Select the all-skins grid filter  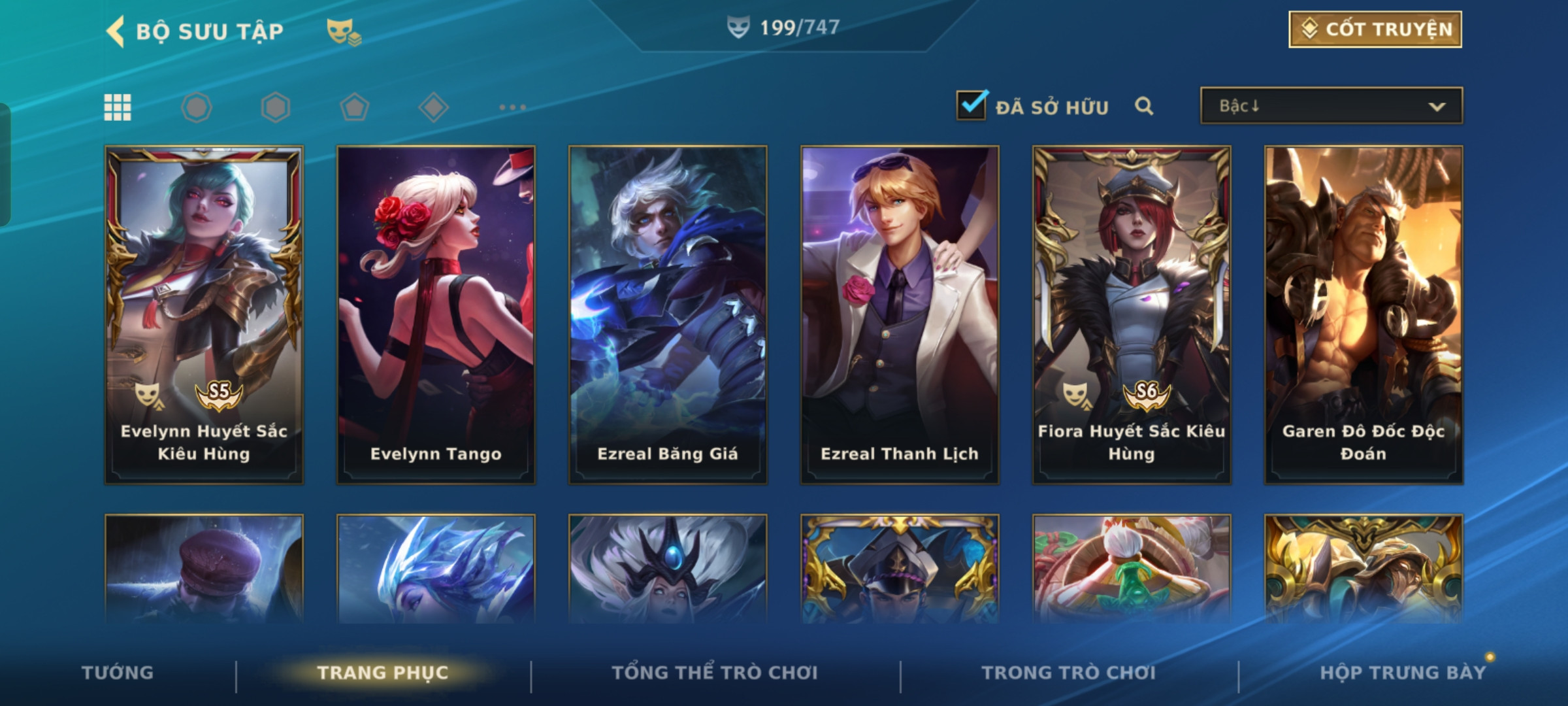pyautogui.click(x=118, y=107)
